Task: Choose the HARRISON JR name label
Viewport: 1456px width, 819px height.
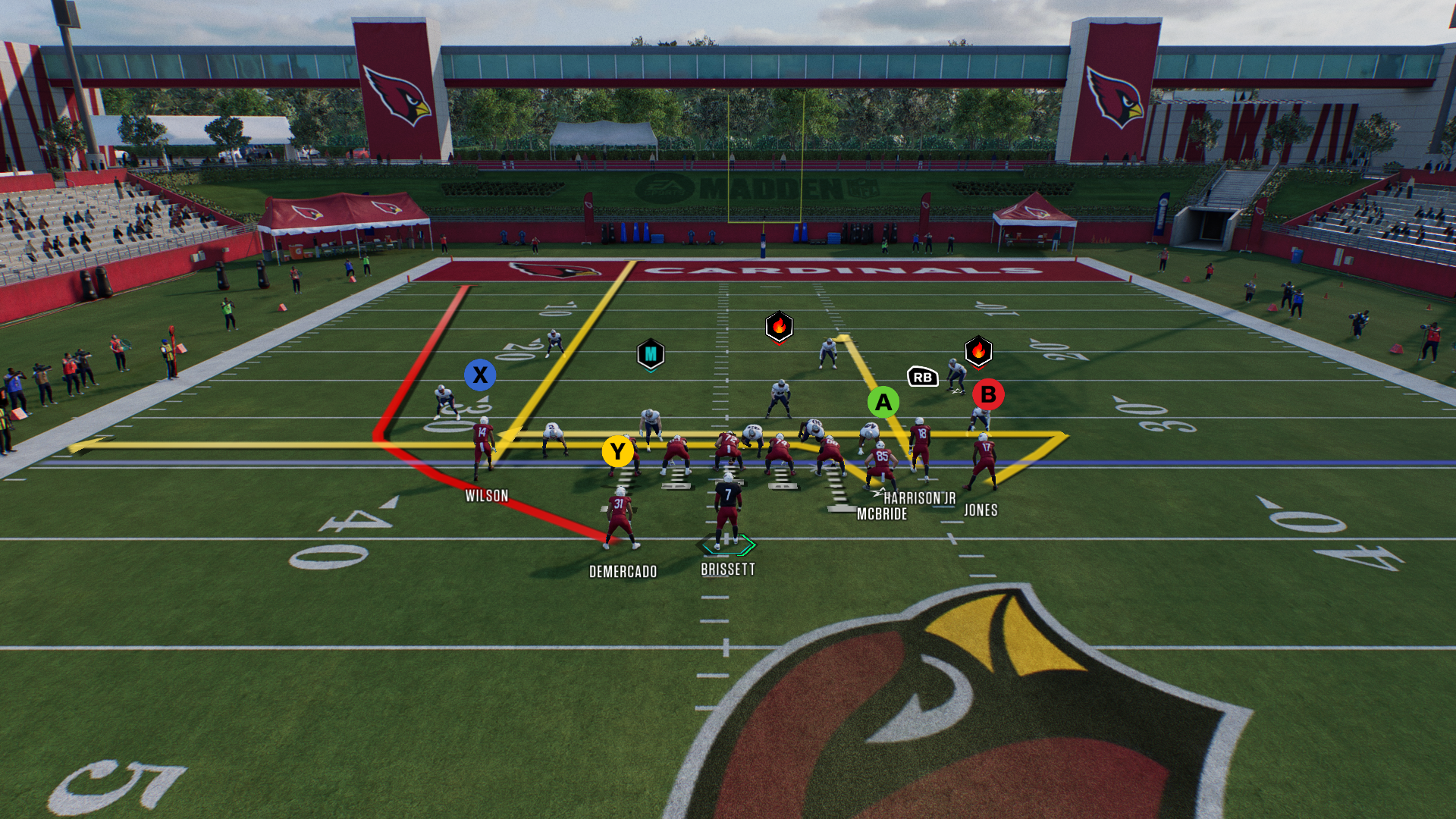Action: point(919,498)
